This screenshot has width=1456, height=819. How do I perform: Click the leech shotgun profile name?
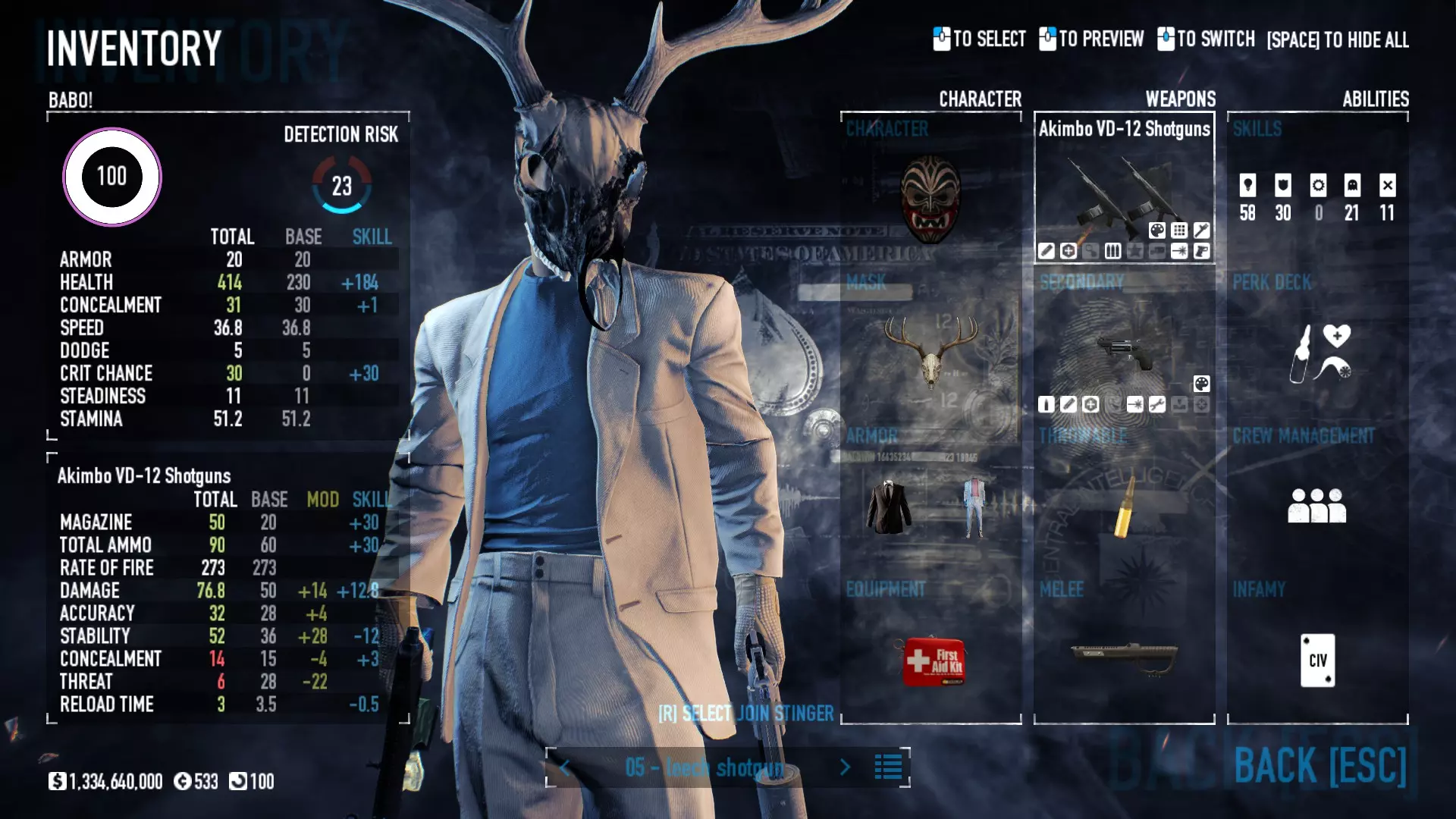click(x=704, y=767)
